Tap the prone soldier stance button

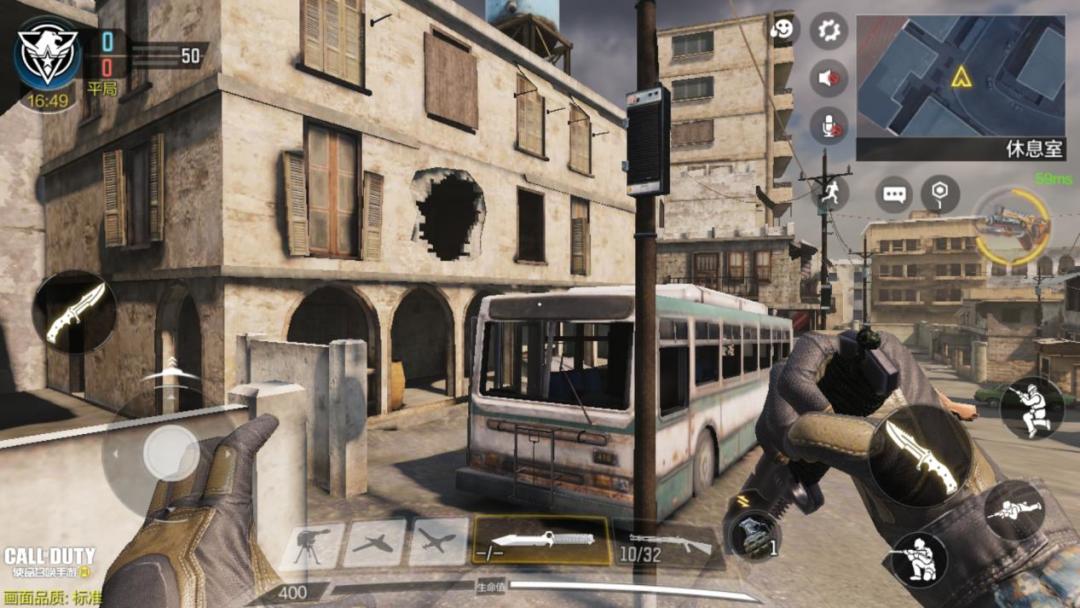pyautogui.click(x=1013, y=512)
